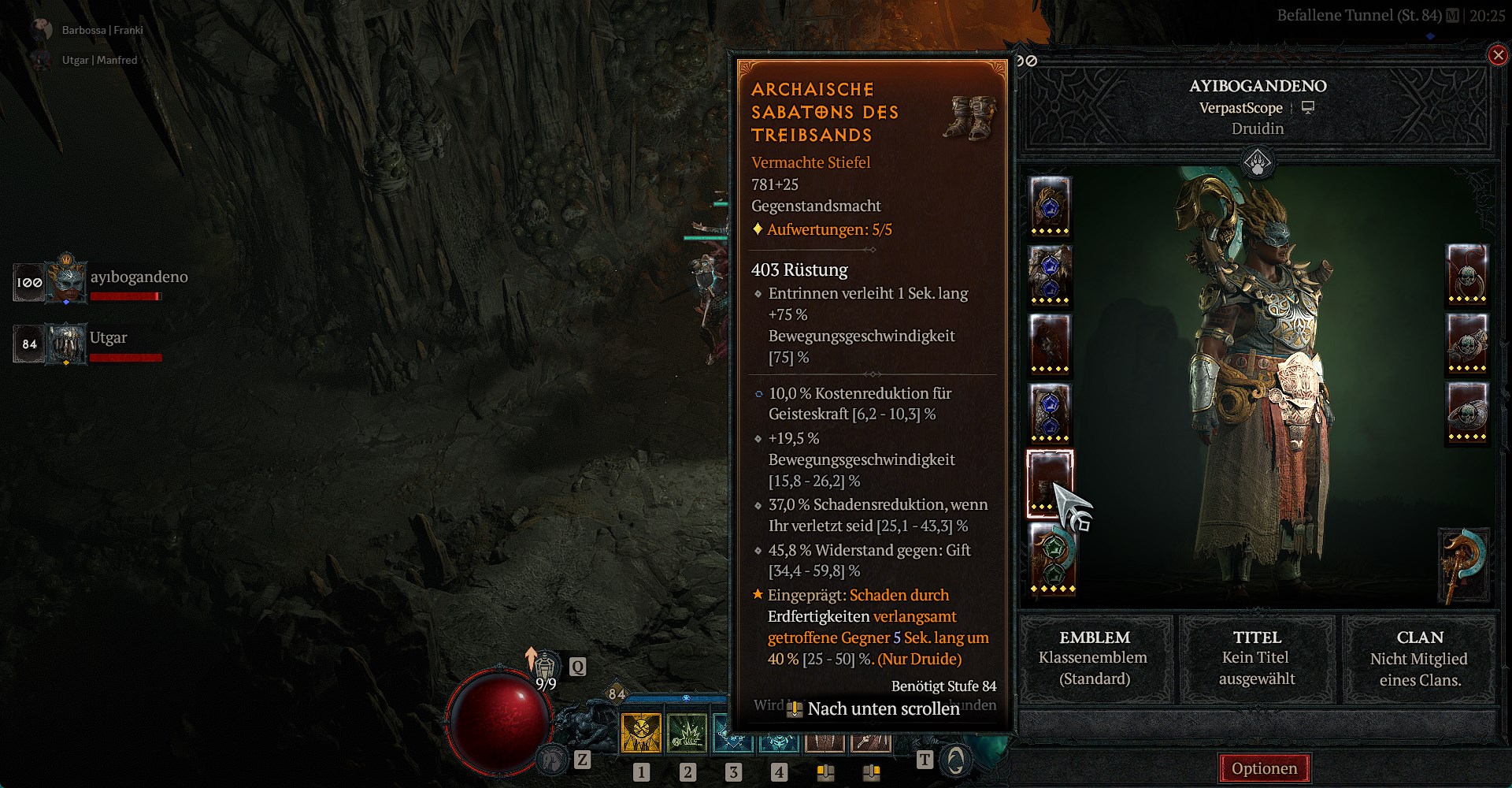This screenshot has width=1512, height=788.
Task: Open the Clan panel
Action: [1419, 659]
